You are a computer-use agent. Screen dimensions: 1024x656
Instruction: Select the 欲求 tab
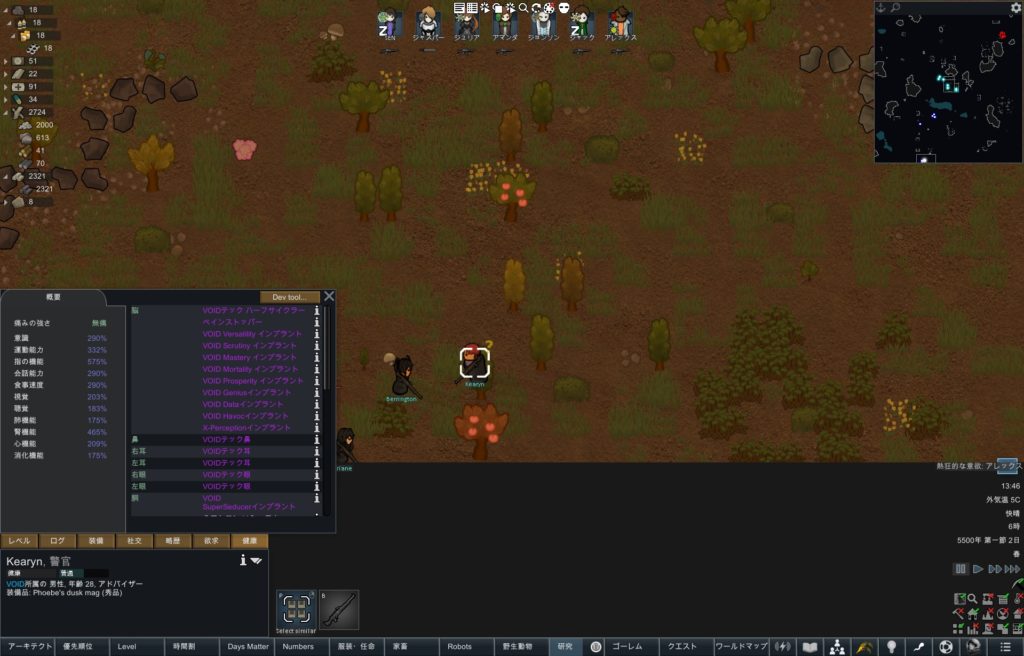pyautogui.click(x=211, y=541)
